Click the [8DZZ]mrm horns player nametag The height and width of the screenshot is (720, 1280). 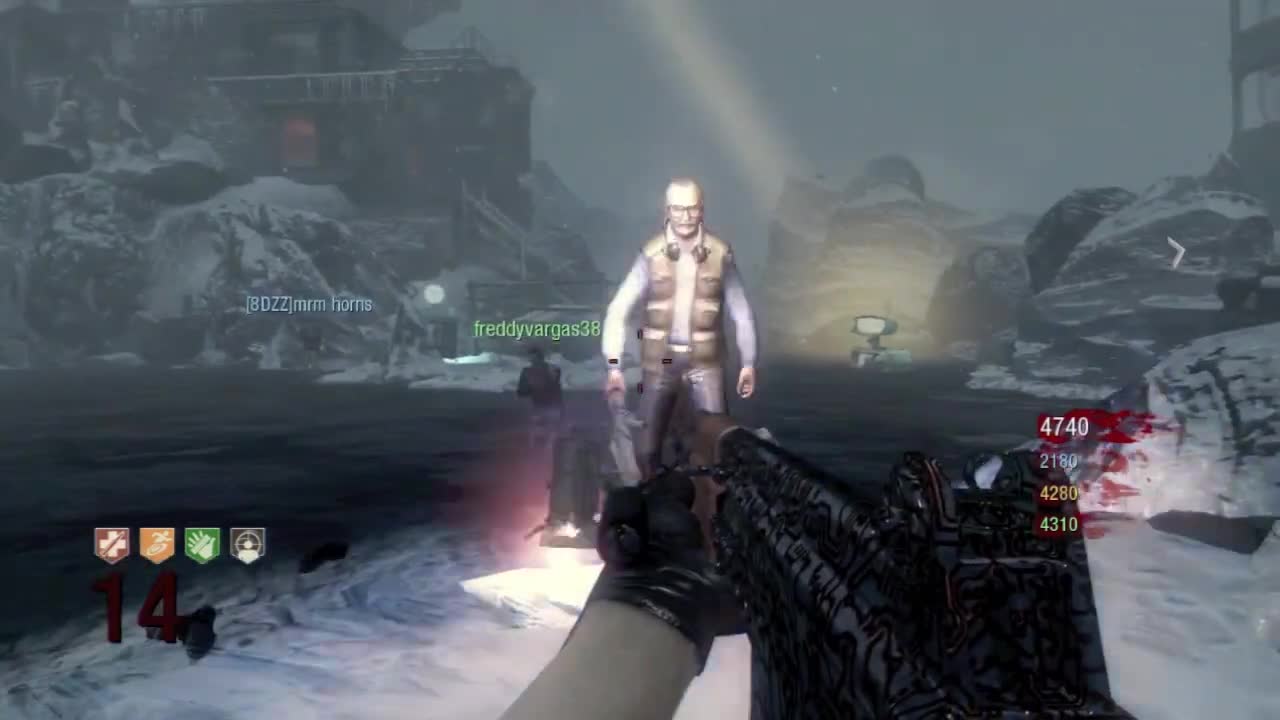[x=309, y=305]
